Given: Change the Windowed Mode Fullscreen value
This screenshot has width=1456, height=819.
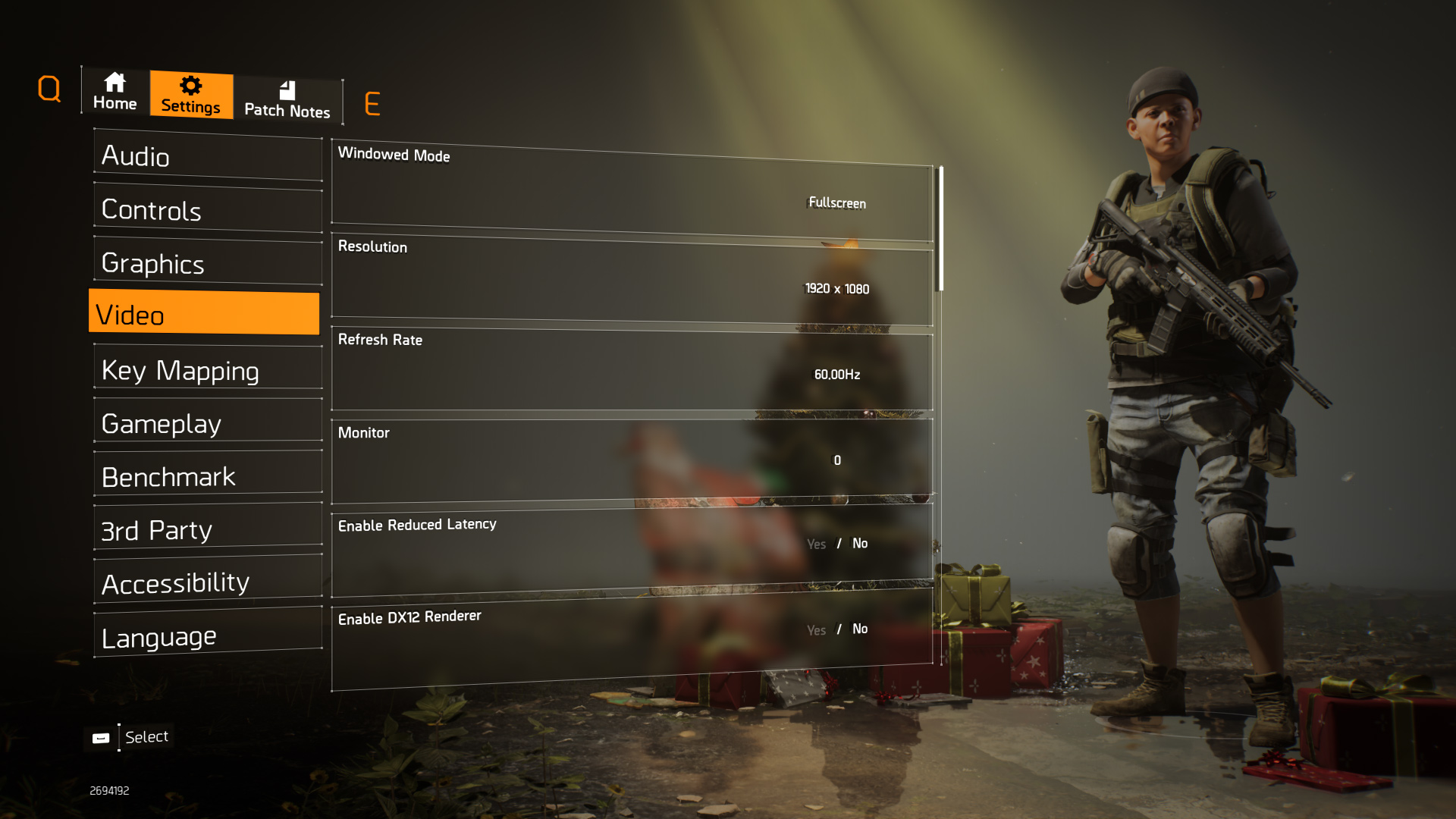Looking at the screenshot, I should [x=837, y=202].
